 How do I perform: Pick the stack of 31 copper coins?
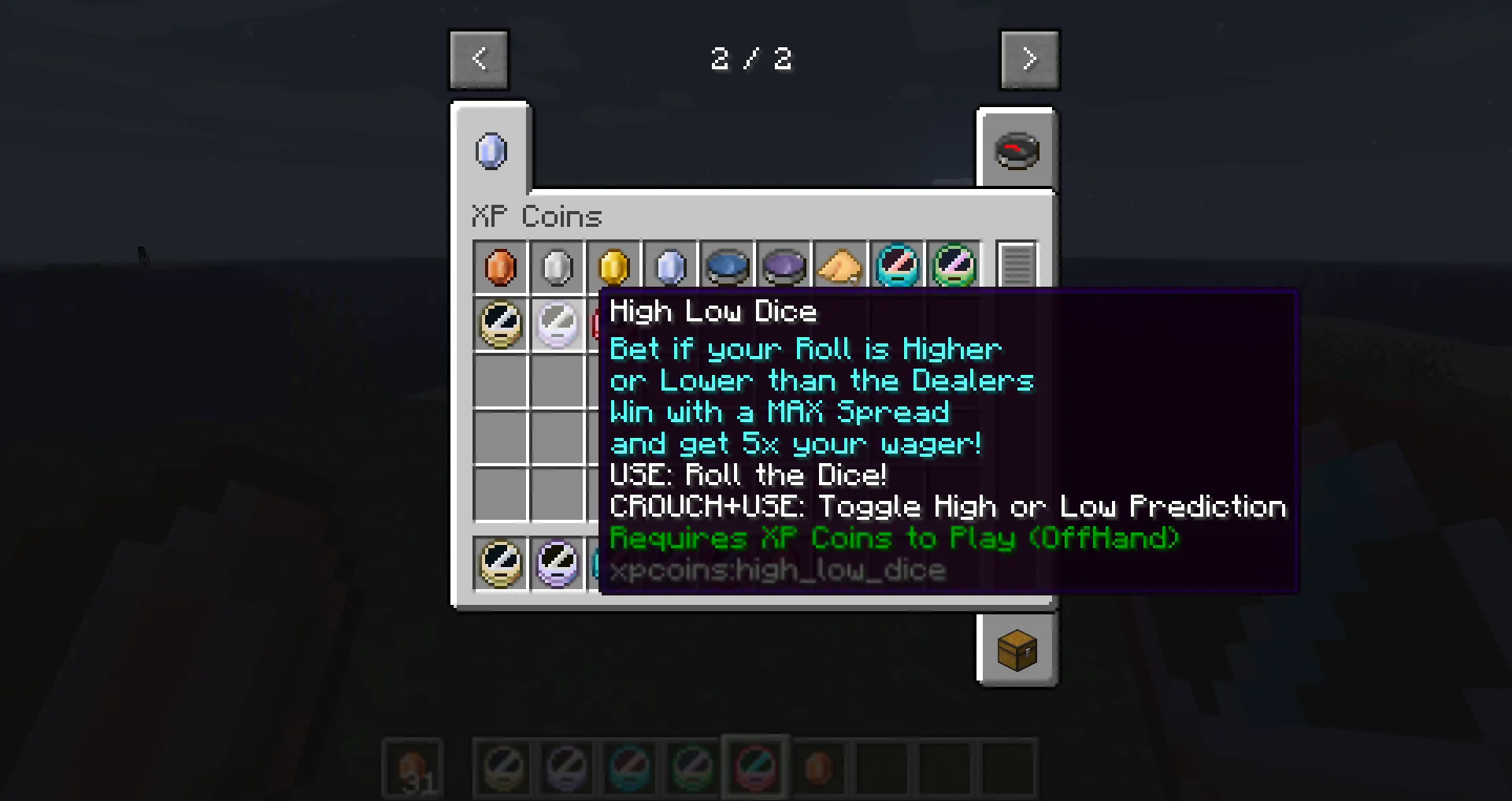[x=412, y=768]
